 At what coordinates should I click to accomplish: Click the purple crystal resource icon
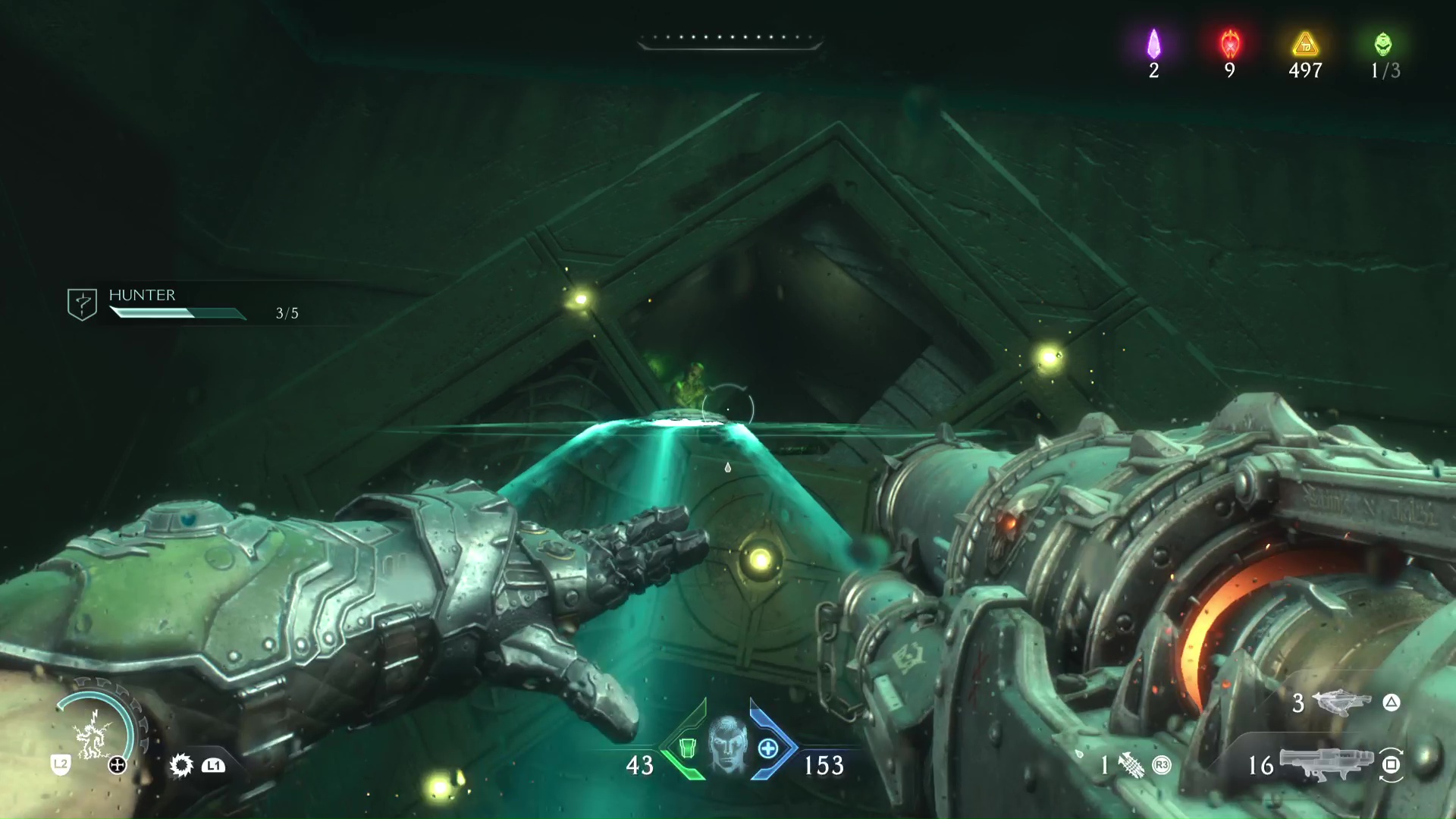(x=1153, y=44)
